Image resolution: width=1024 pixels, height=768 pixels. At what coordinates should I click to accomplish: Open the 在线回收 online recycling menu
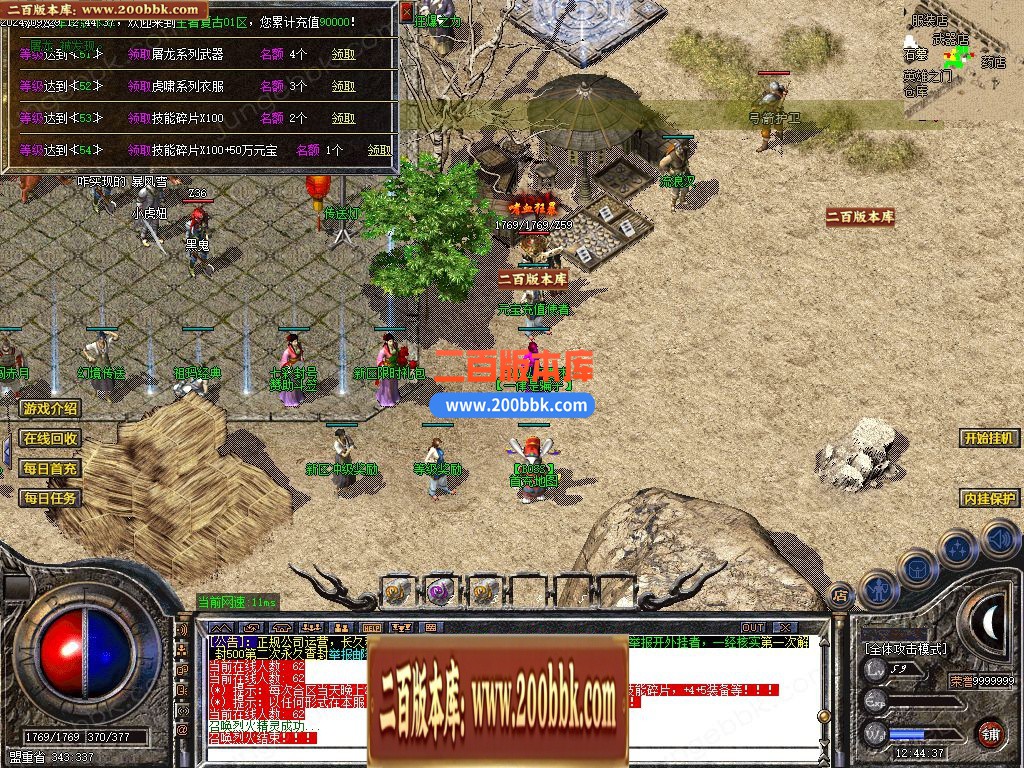(49, 438)
